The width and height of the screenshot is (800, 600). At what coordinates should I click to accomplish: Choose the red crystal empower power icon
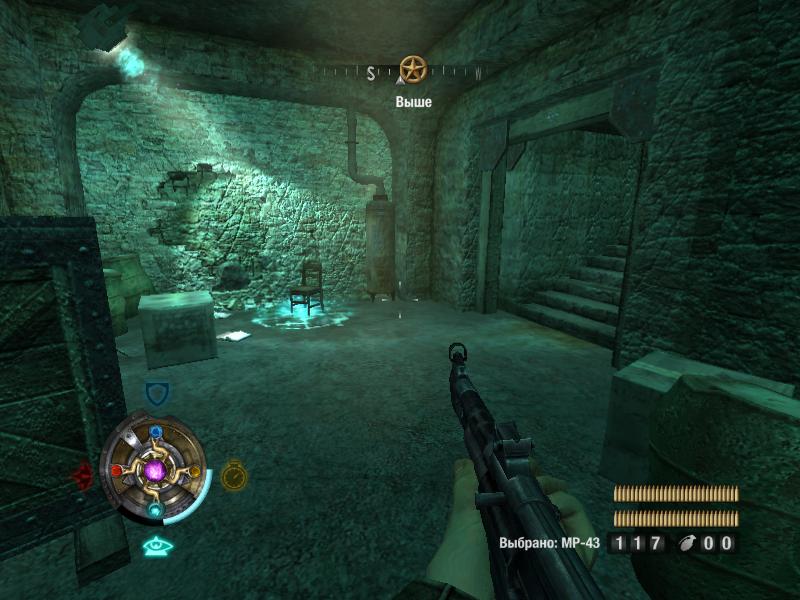tap(83, 474)
